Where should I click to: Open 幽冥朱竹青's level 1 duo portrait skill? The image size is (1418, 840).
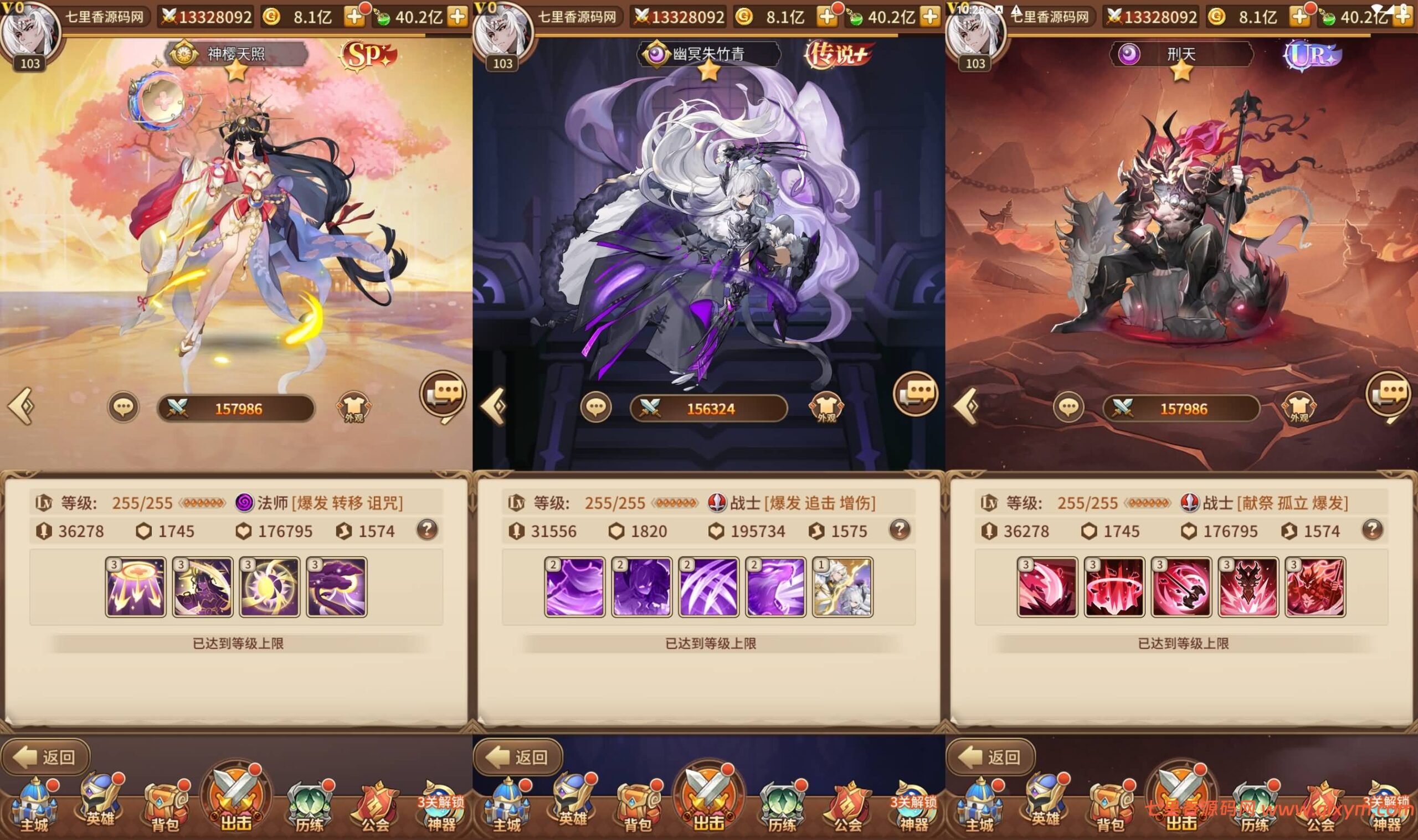pyautogui.click(x=842, y=586)
